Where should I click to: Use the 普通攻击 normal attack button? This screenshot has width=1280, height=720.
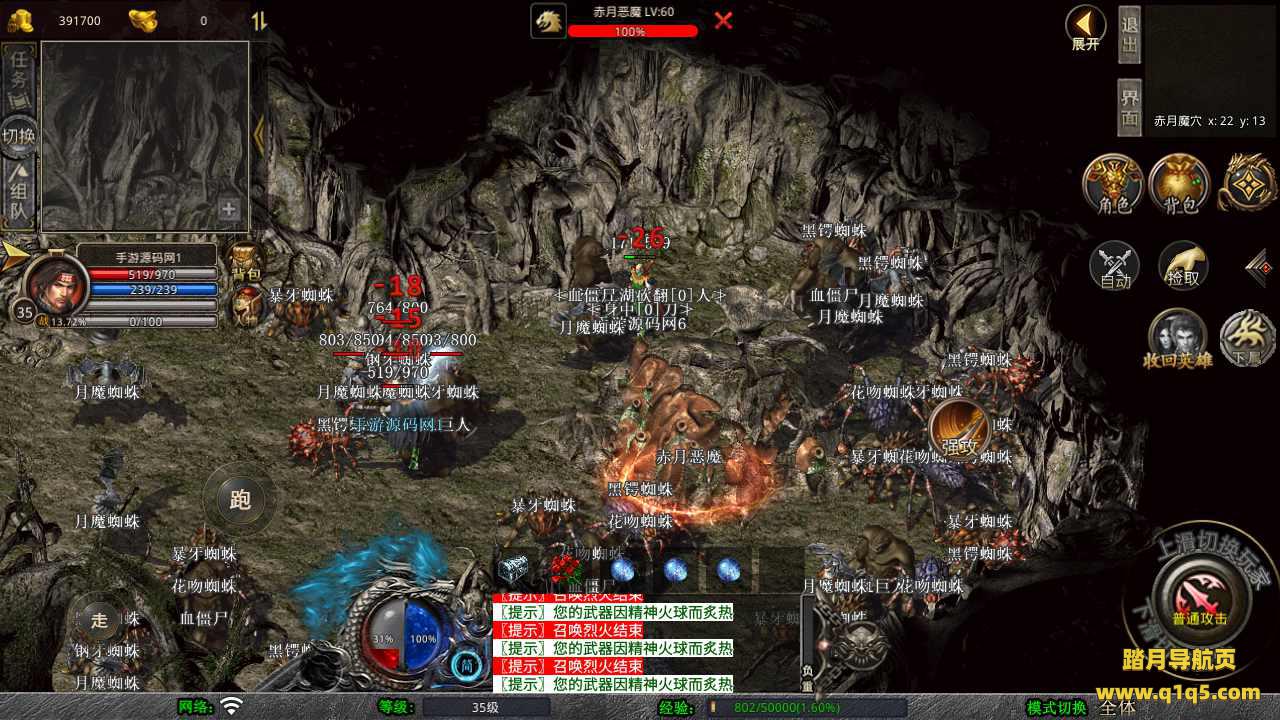[1199, 598]
